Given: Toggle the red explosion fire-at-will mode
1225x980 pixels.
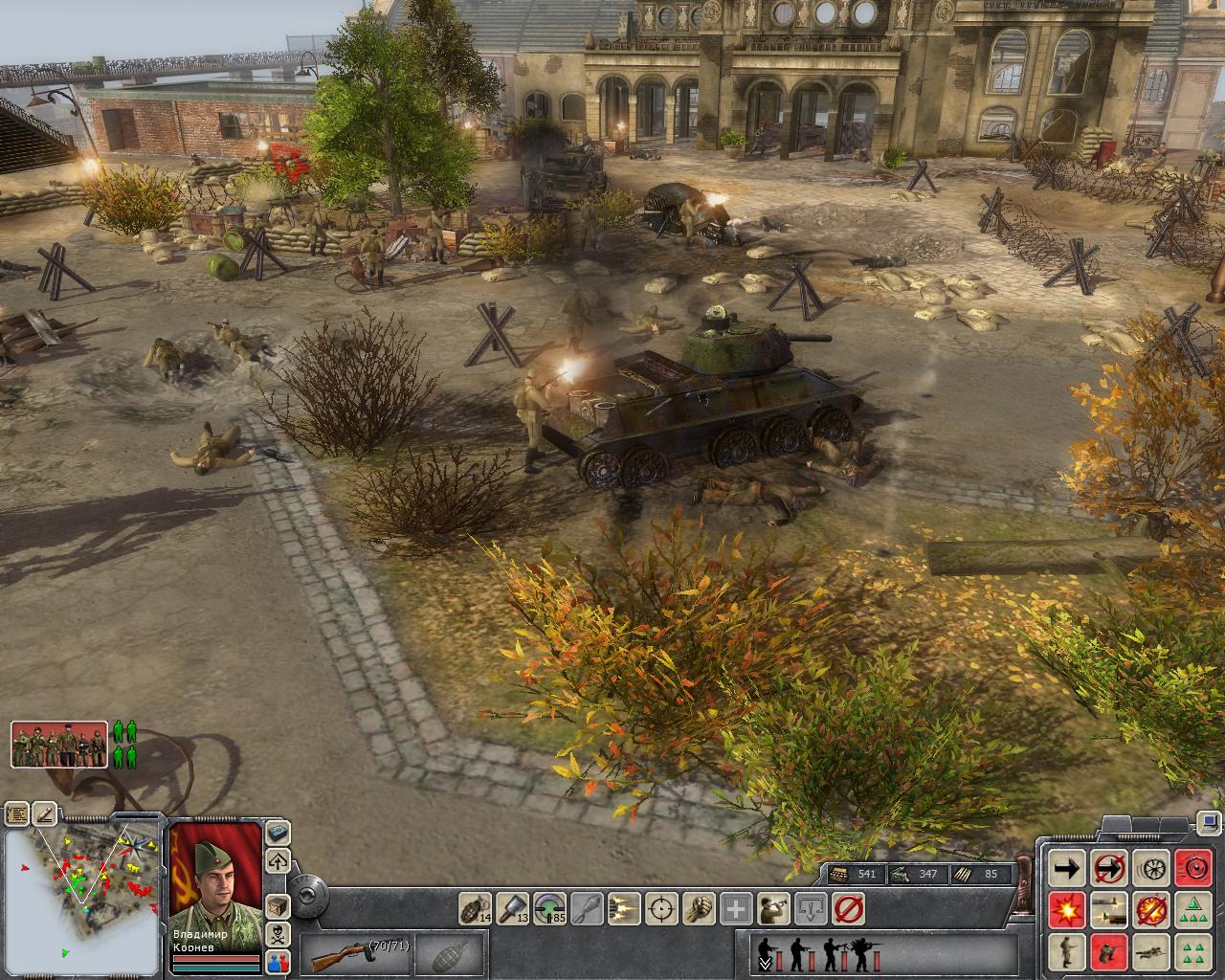Looking at the screenshot, I should (1066, 909).
